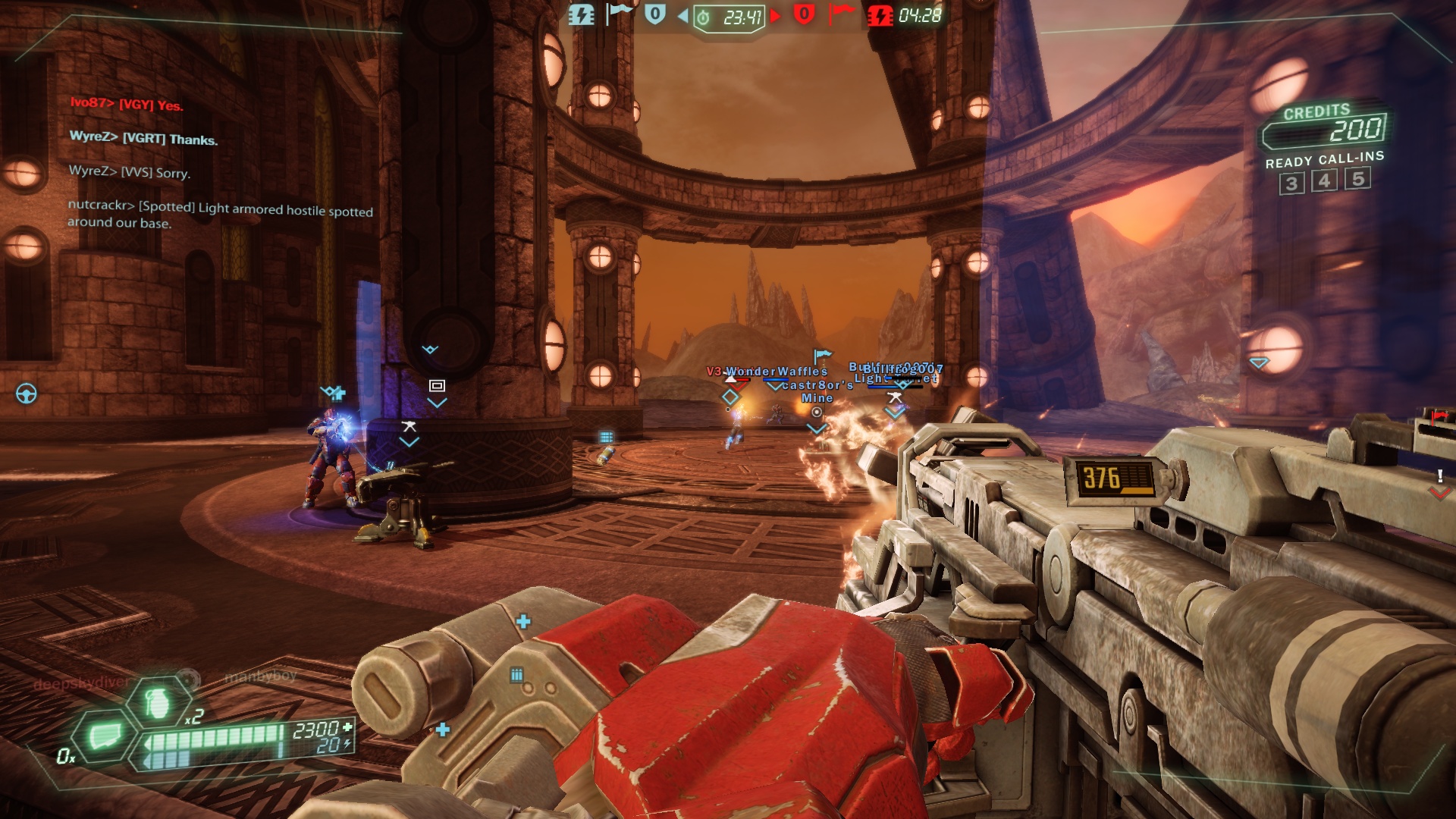Click the red team generator icon
Viewport: 1456px width, 819px height.
tap(880, 15)
